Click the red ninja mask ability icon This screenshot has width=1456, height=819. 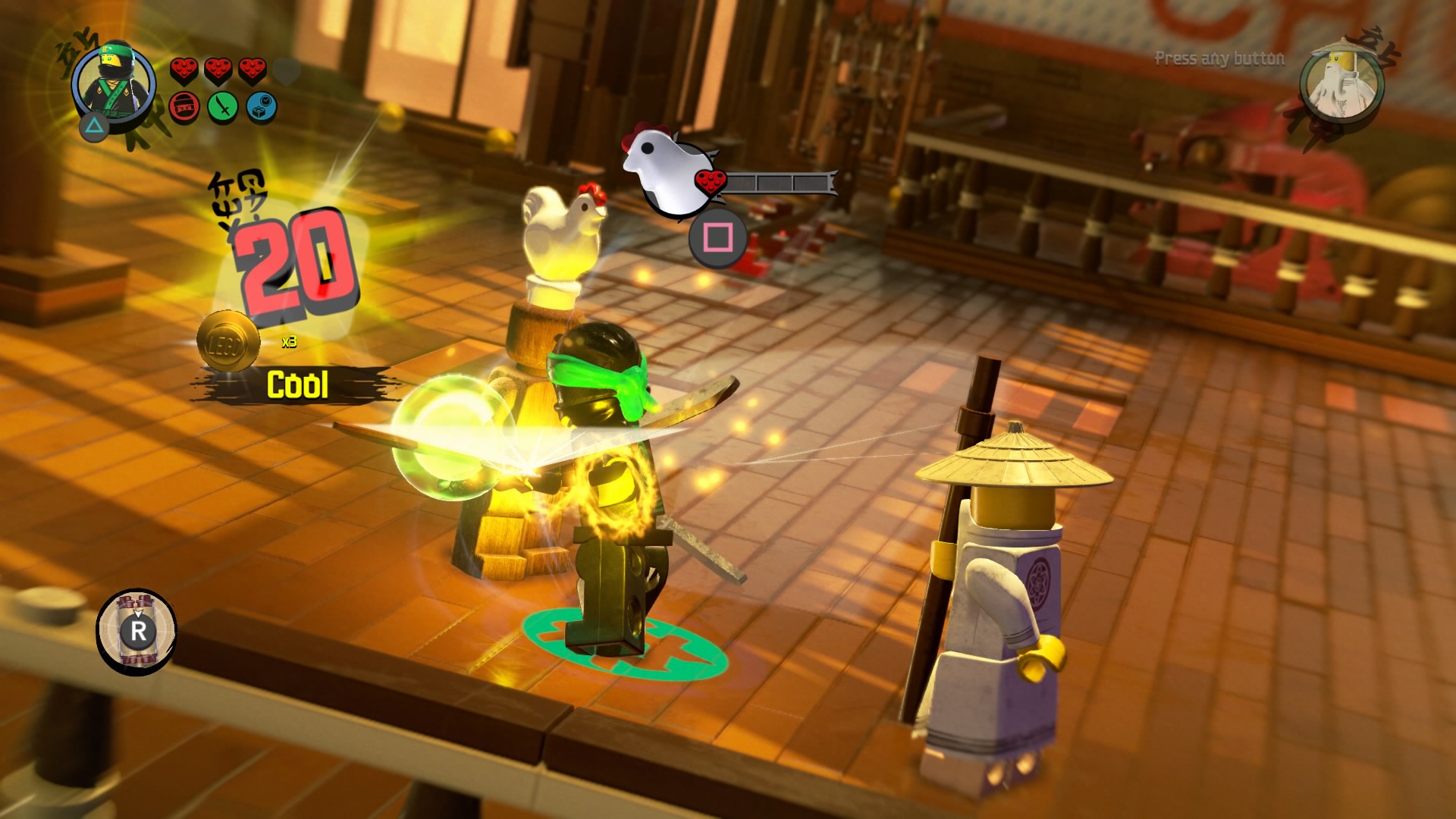click(x=184, y=106)
